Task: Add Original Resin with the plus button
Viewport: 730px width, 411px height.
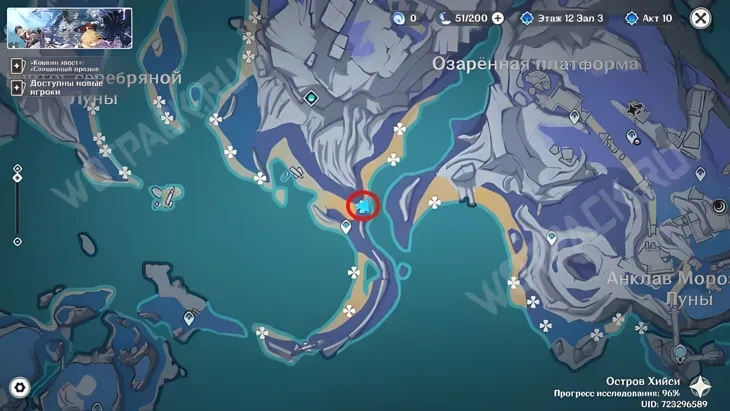Action: (498, 18)
